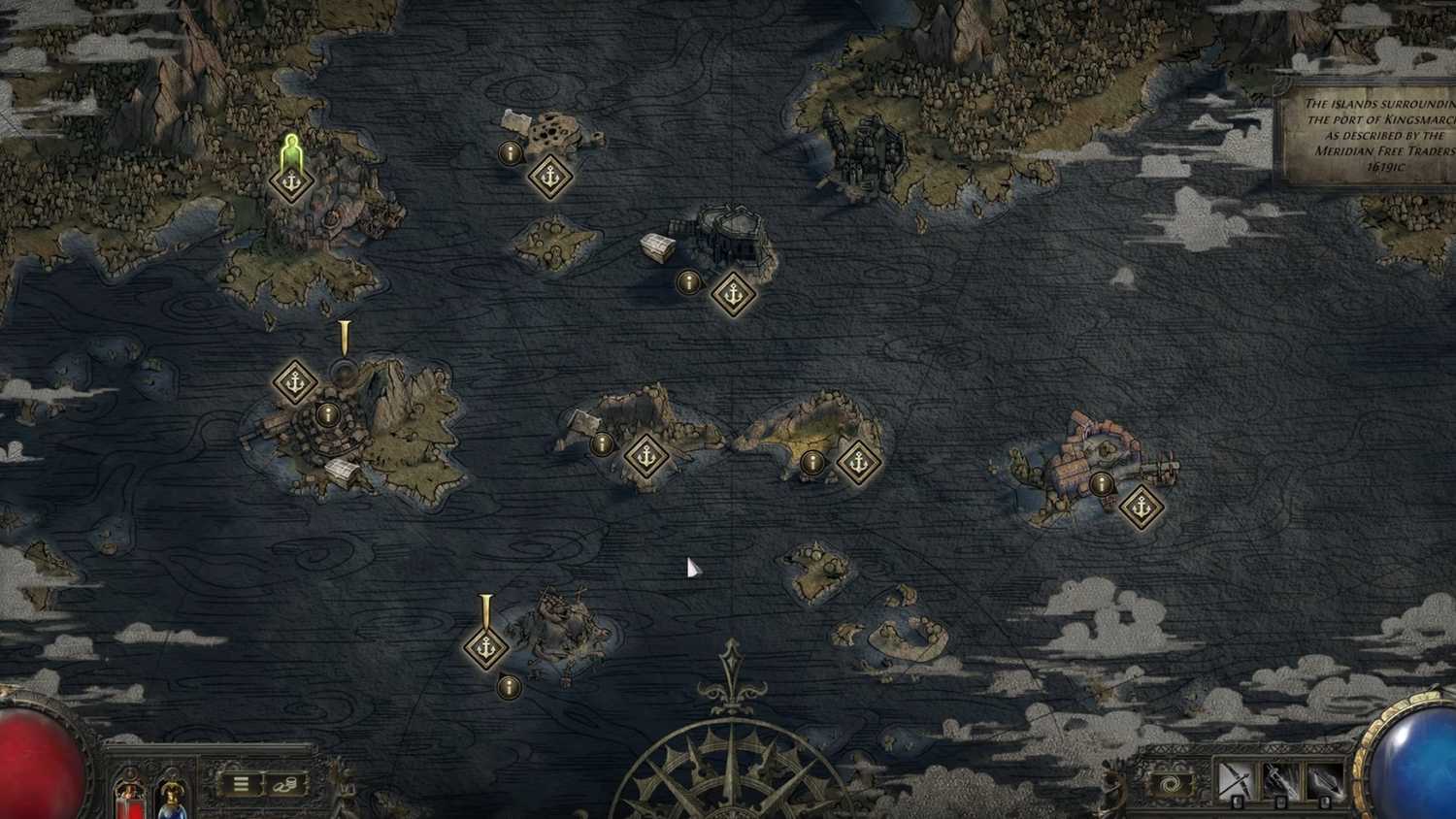
Task: Open the coin stack shop button
Action: pyautogui.click(x=284, y=783)
